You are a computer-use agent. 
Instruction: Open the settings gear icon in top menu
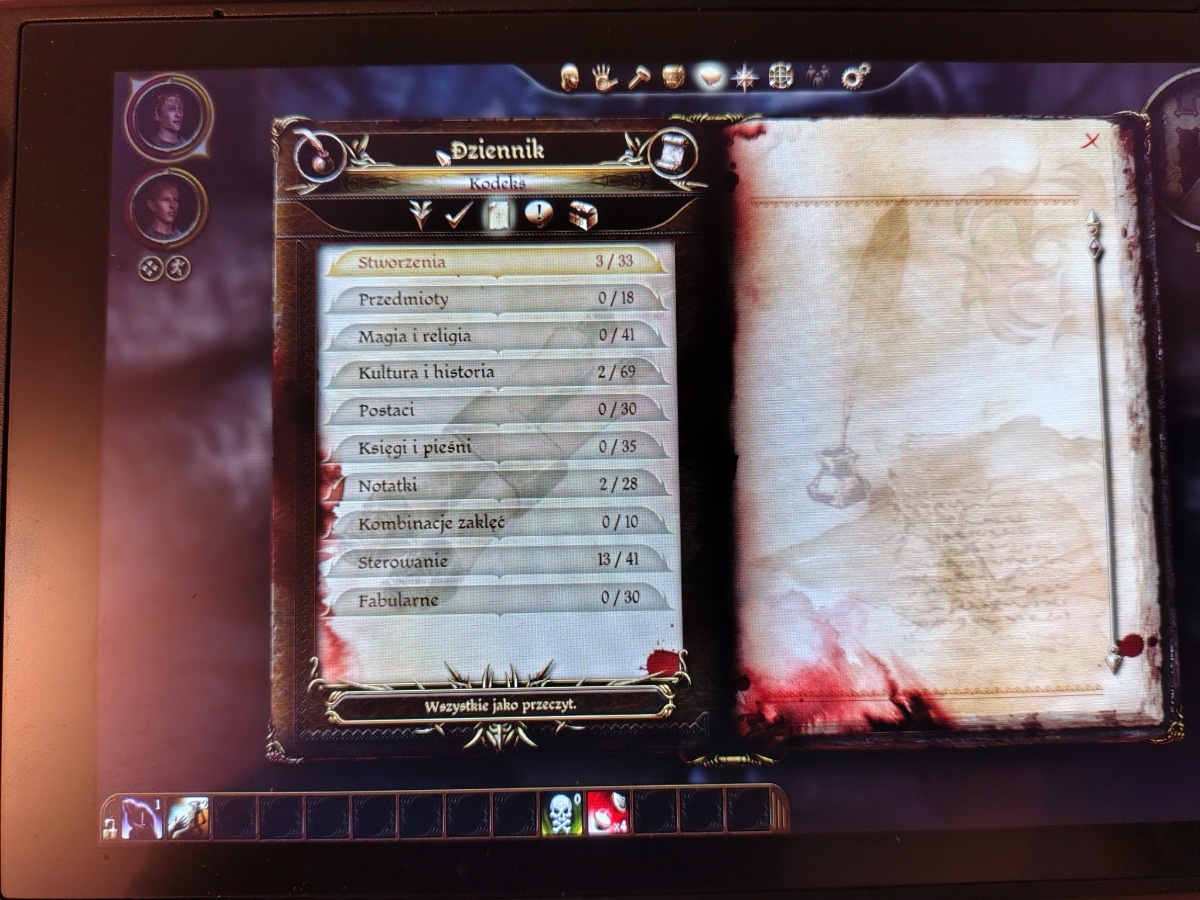click(x=856, y=76)
